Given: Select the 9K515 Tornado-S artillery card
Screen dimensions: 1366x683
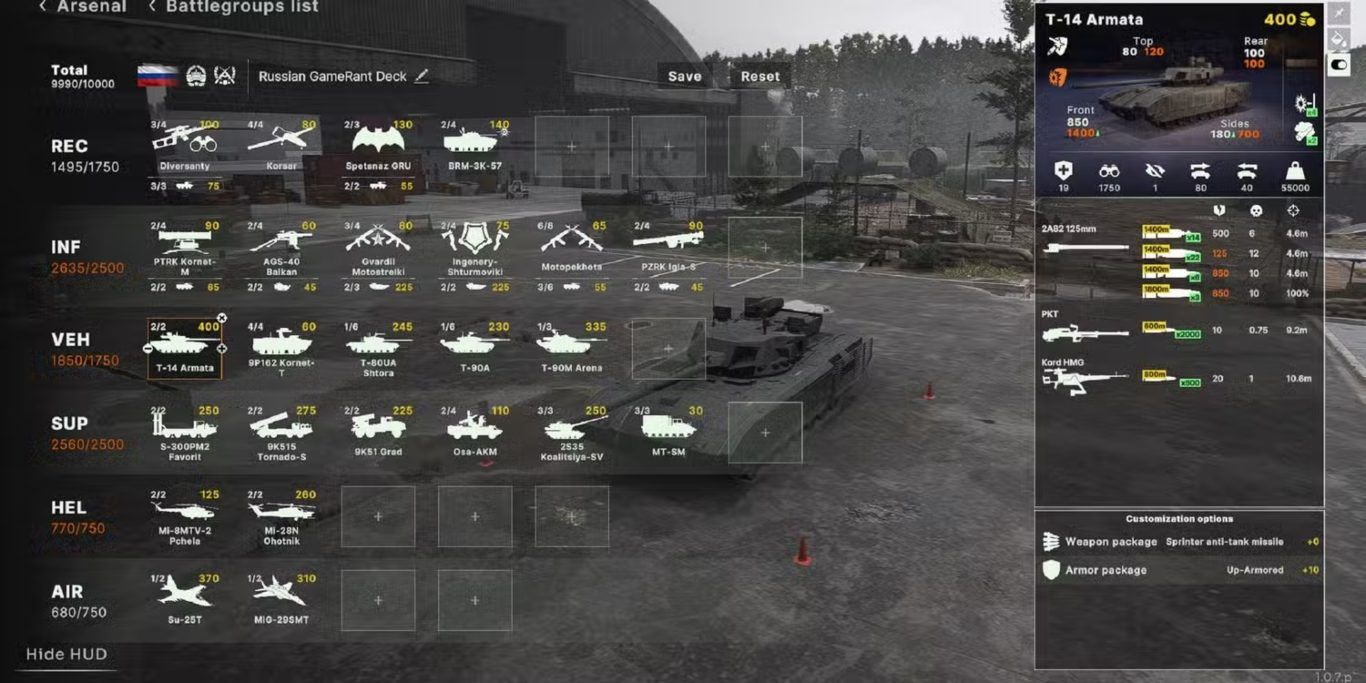Looking at the screenshot, I should click(x=281, y=432).
